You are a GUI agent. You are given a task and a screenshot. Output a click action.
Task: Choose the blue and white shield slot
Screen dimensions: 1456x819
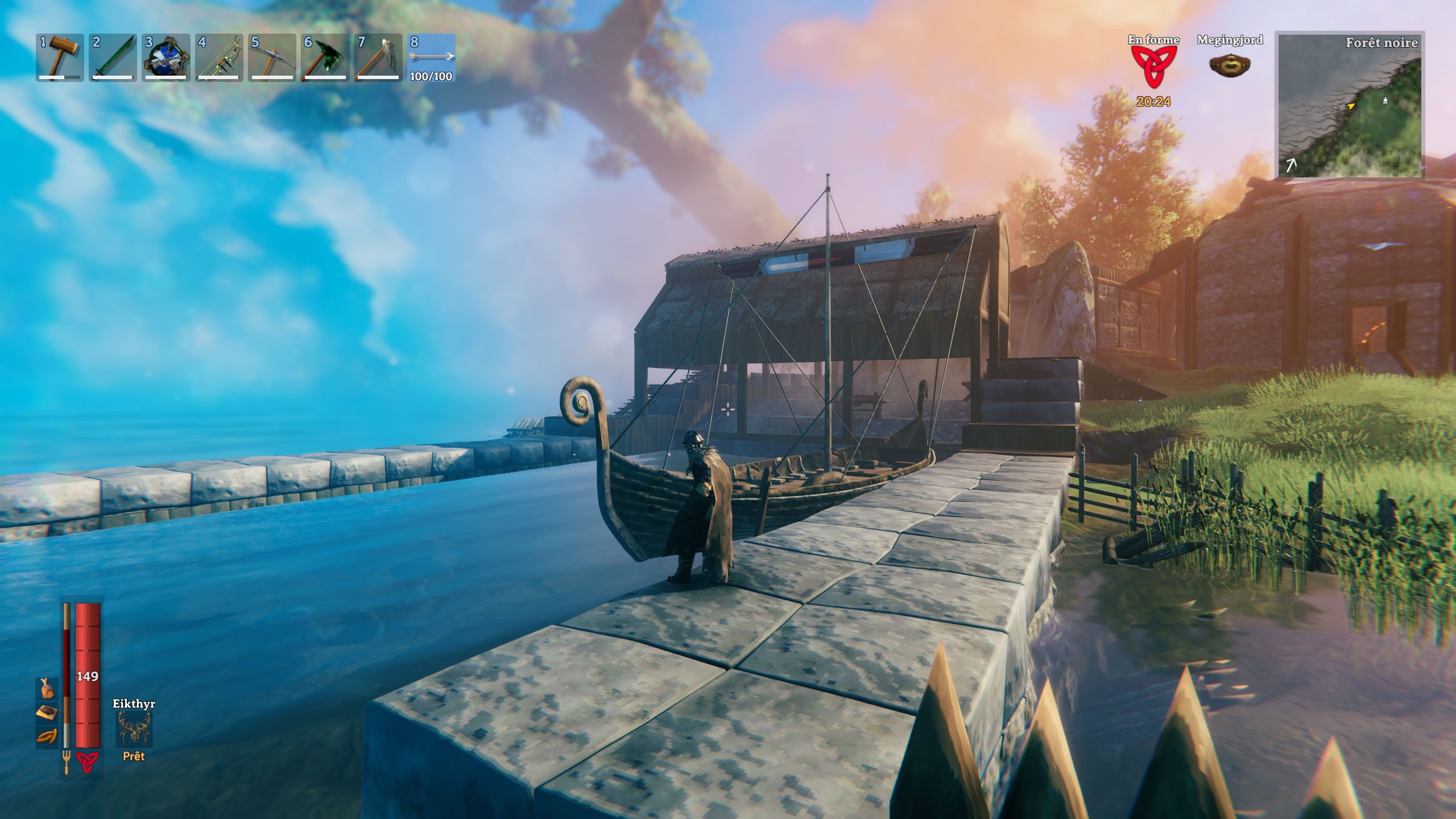point(166,57)
